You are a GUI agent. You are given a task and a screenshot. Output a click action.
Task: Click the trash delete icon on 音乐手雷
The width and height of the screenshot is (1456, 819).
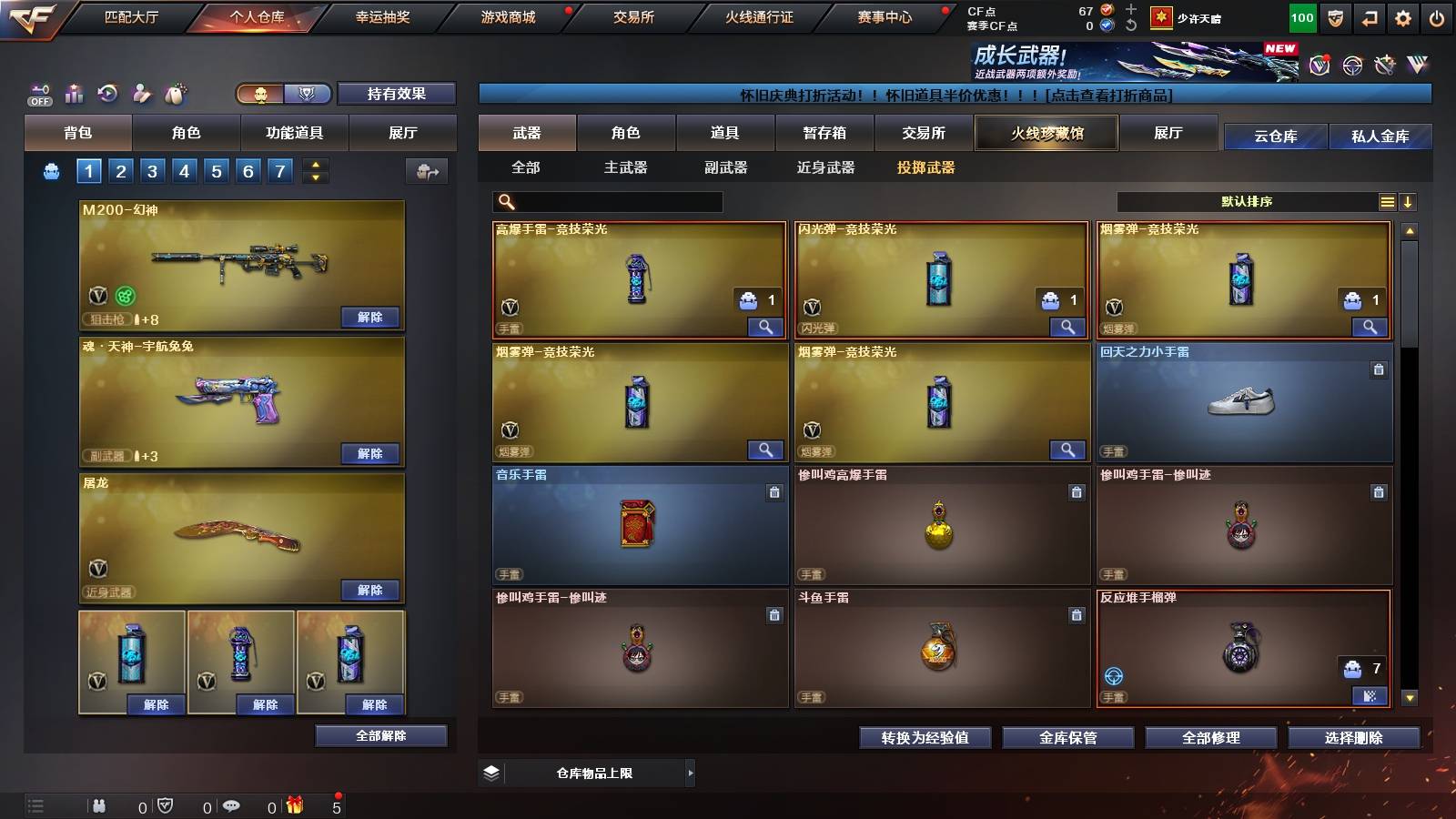[x=773, y=491]
